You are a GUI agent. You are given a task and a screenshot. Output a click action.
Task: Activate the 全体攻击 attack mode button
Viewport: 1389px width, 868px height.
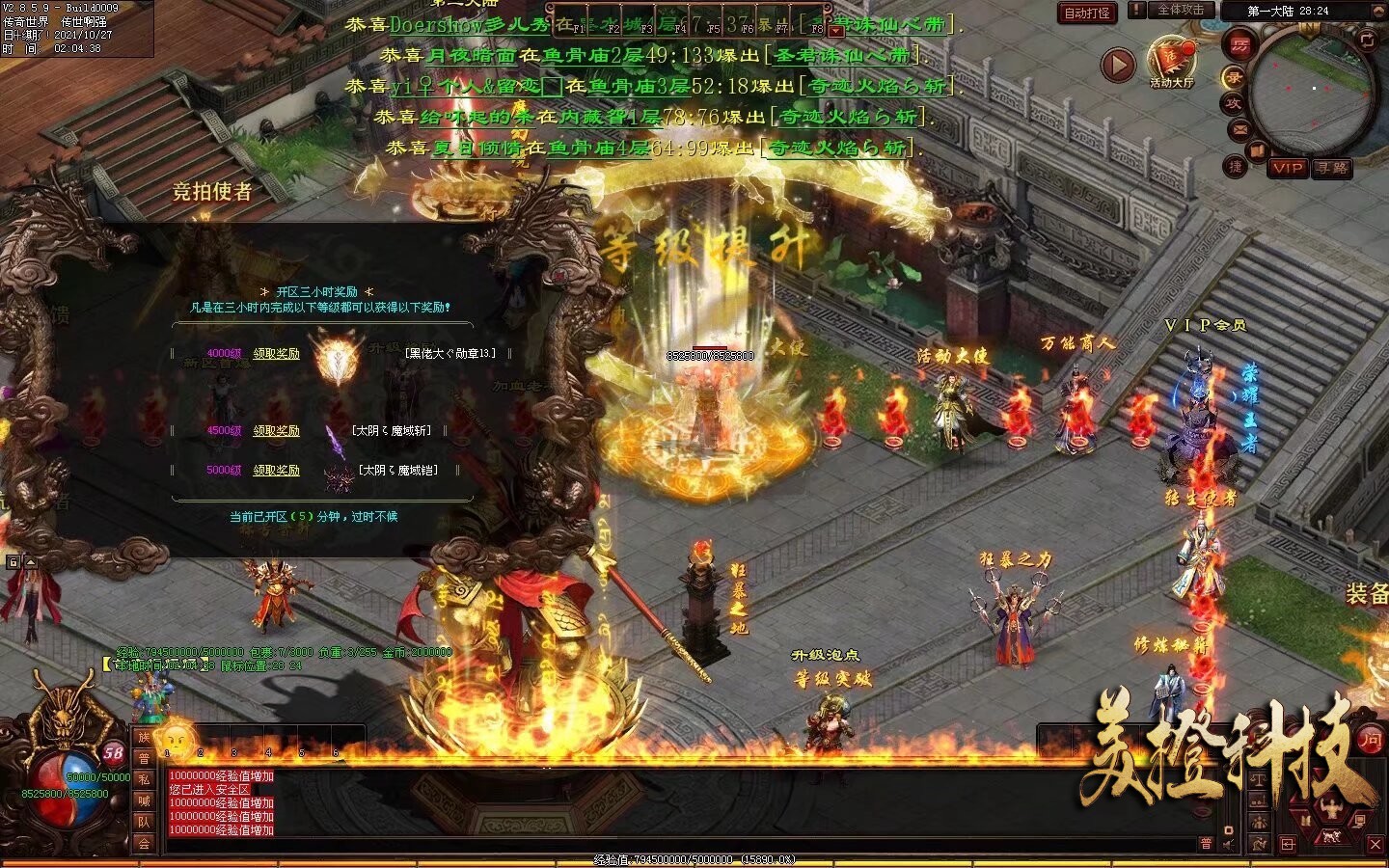tap(1180, 10)
